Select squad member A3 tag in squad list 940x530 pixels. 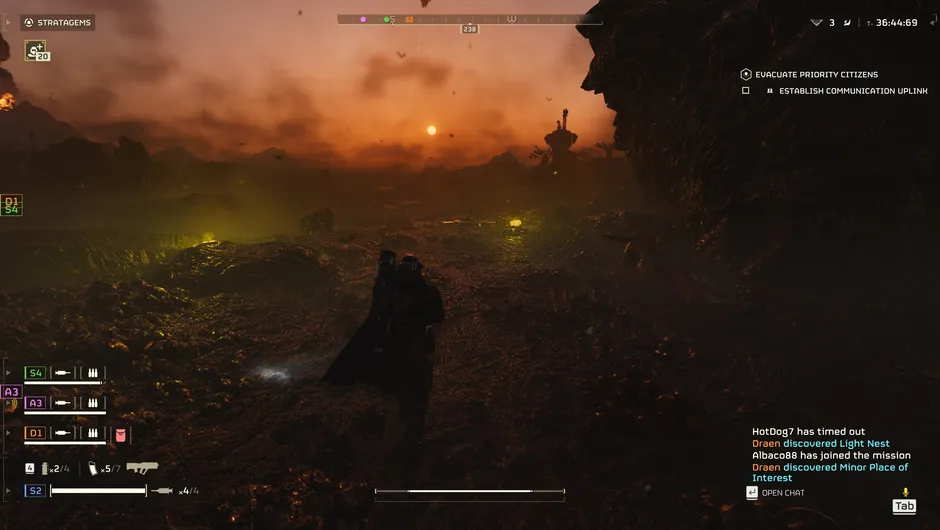[35, 403]
